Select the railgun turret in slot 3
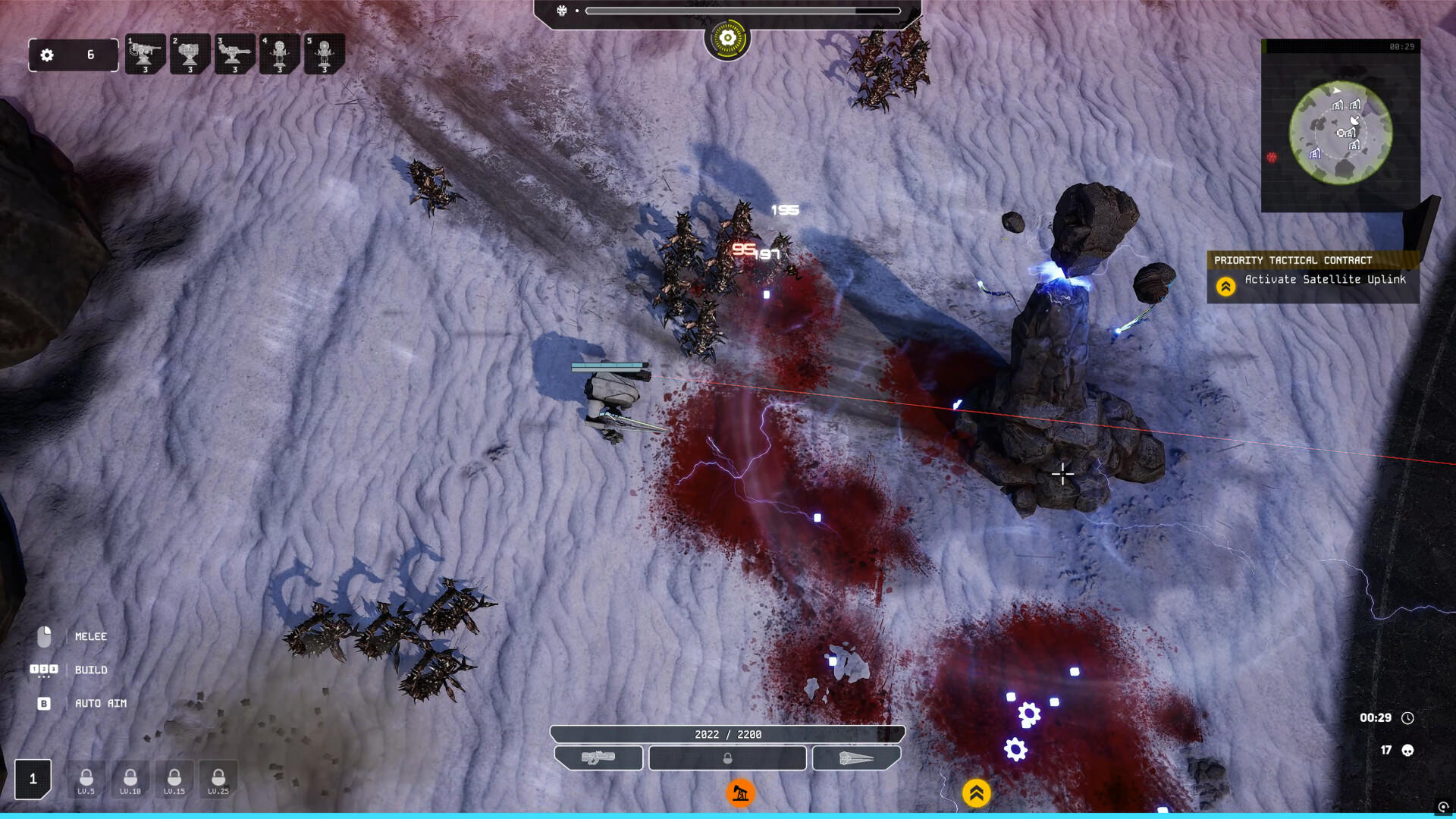Screen dimensions: 1456x819 click(x=235, y=53)
